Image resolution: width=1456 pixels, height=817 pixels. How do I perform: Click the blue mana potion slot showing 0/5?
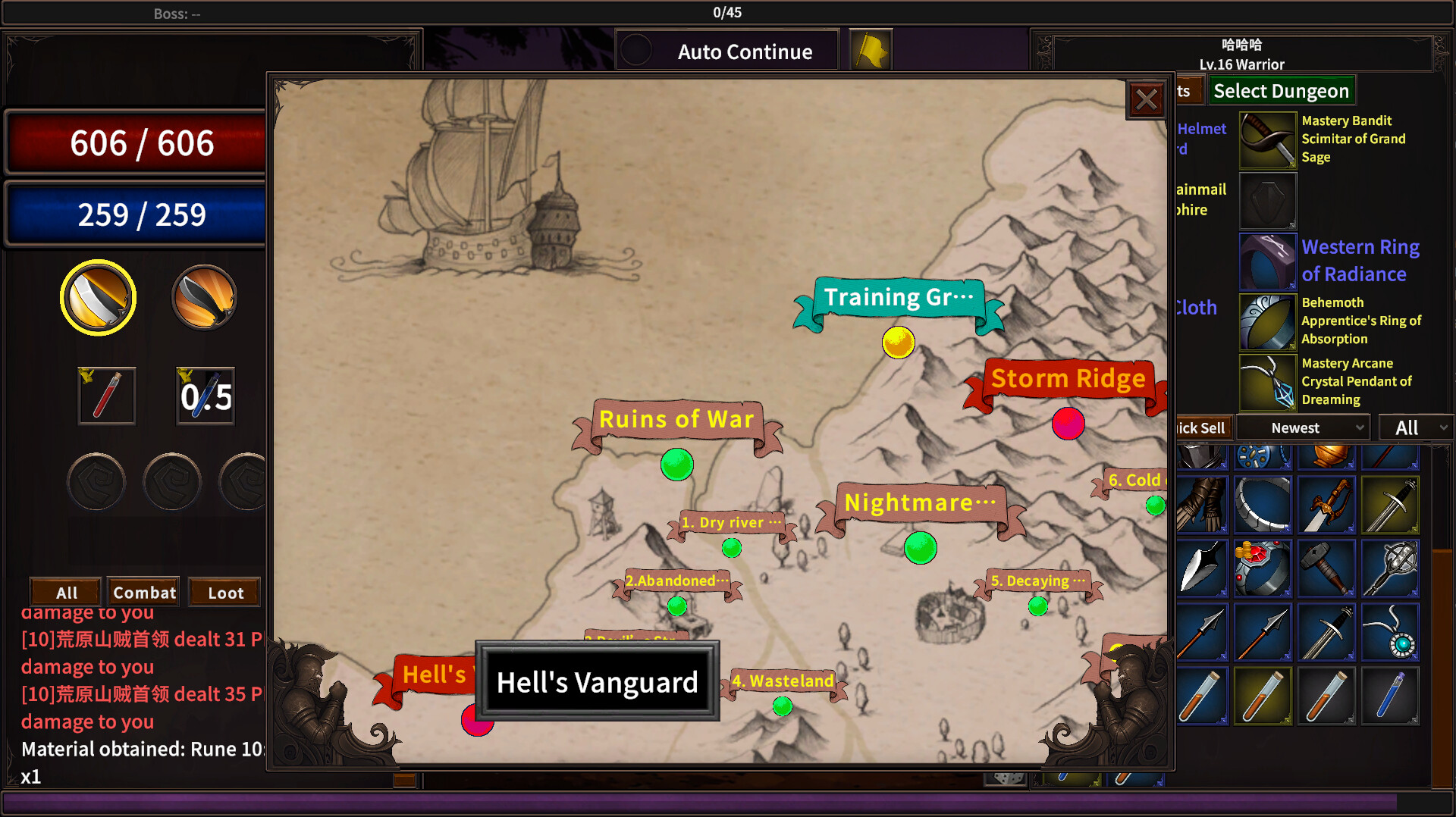[x=203, y=395]
